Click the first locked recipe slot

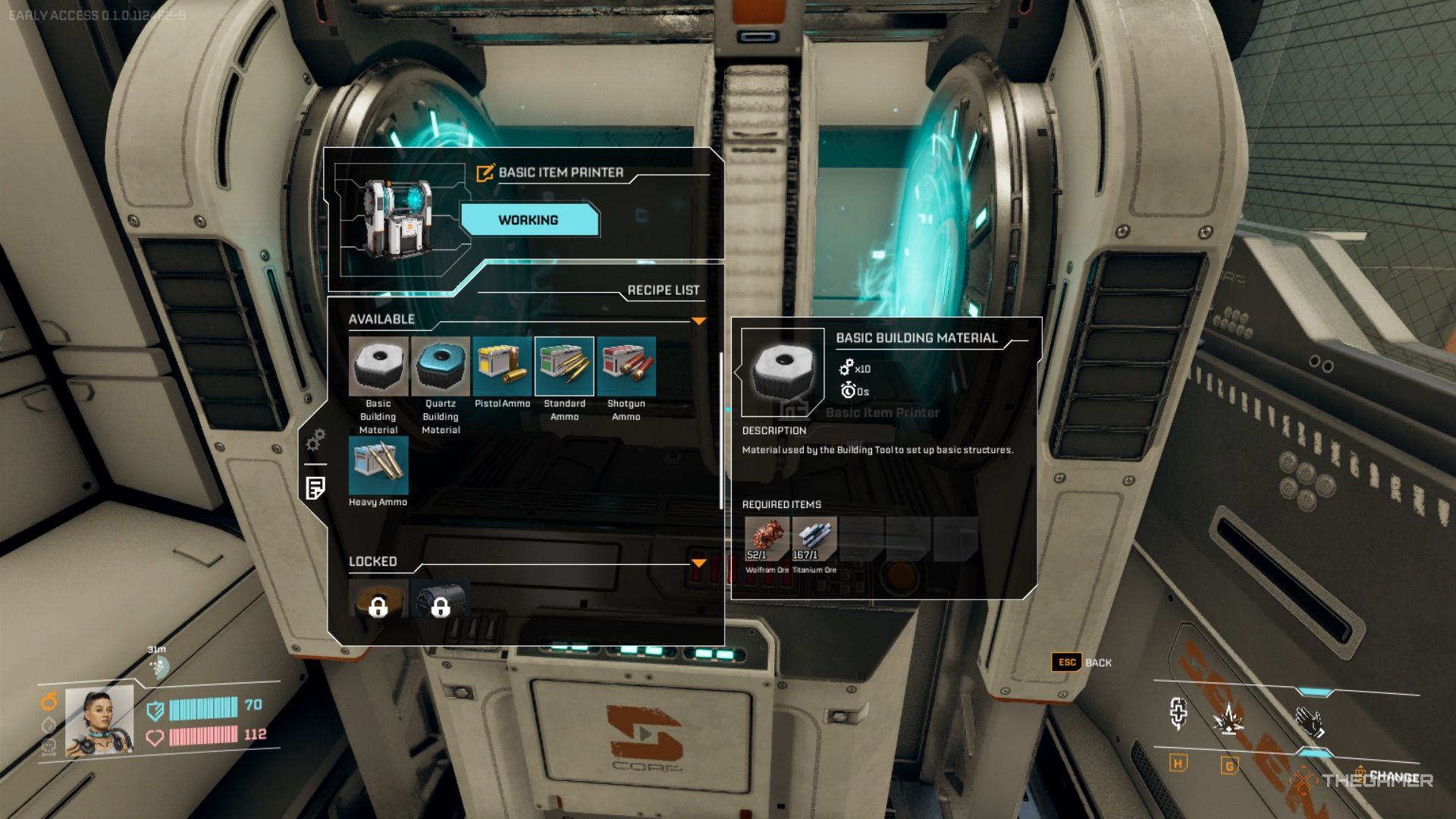tap(378, 601)
